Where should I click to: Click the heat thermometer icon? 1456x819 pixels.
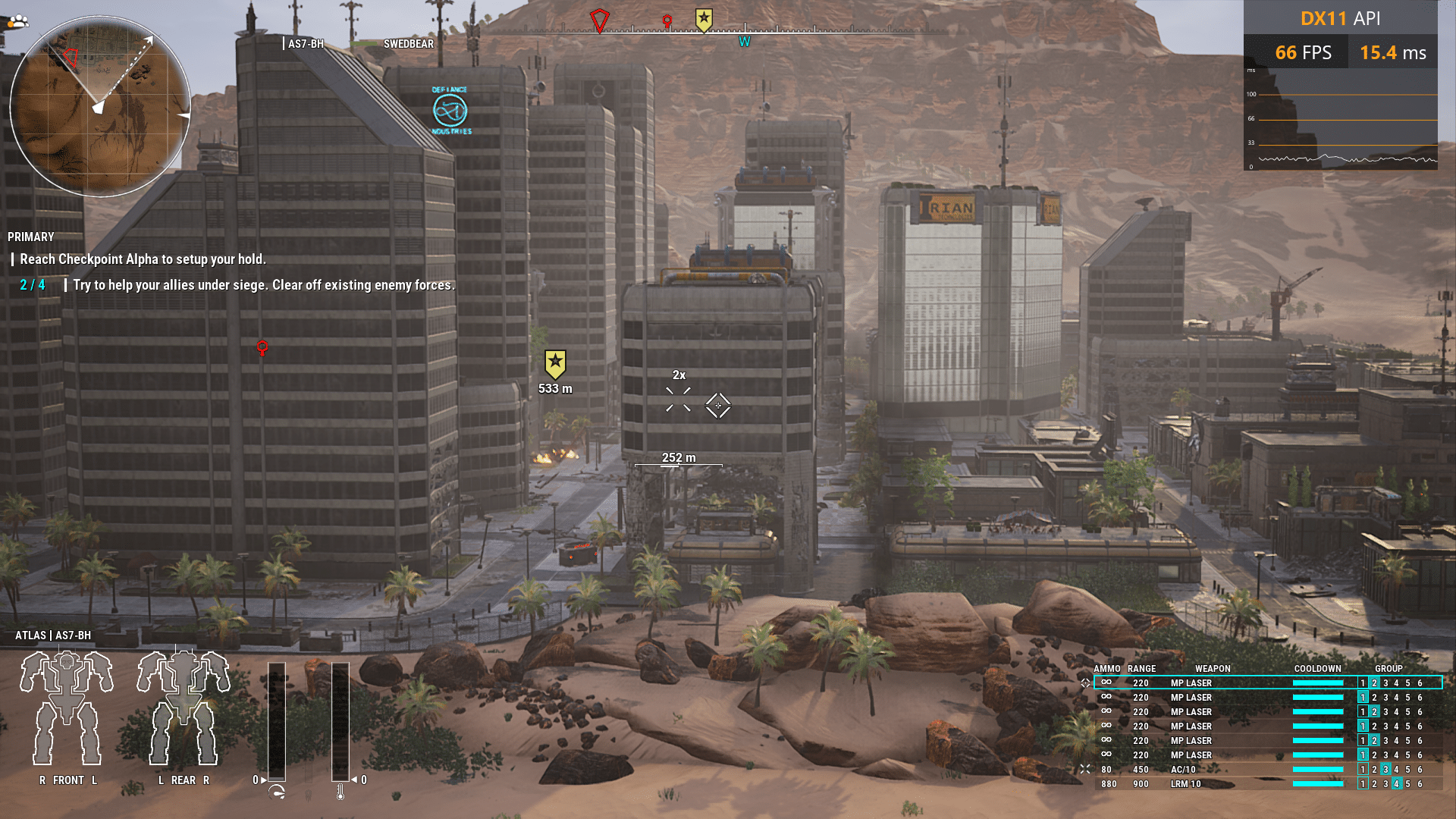(x=340, y=792)
